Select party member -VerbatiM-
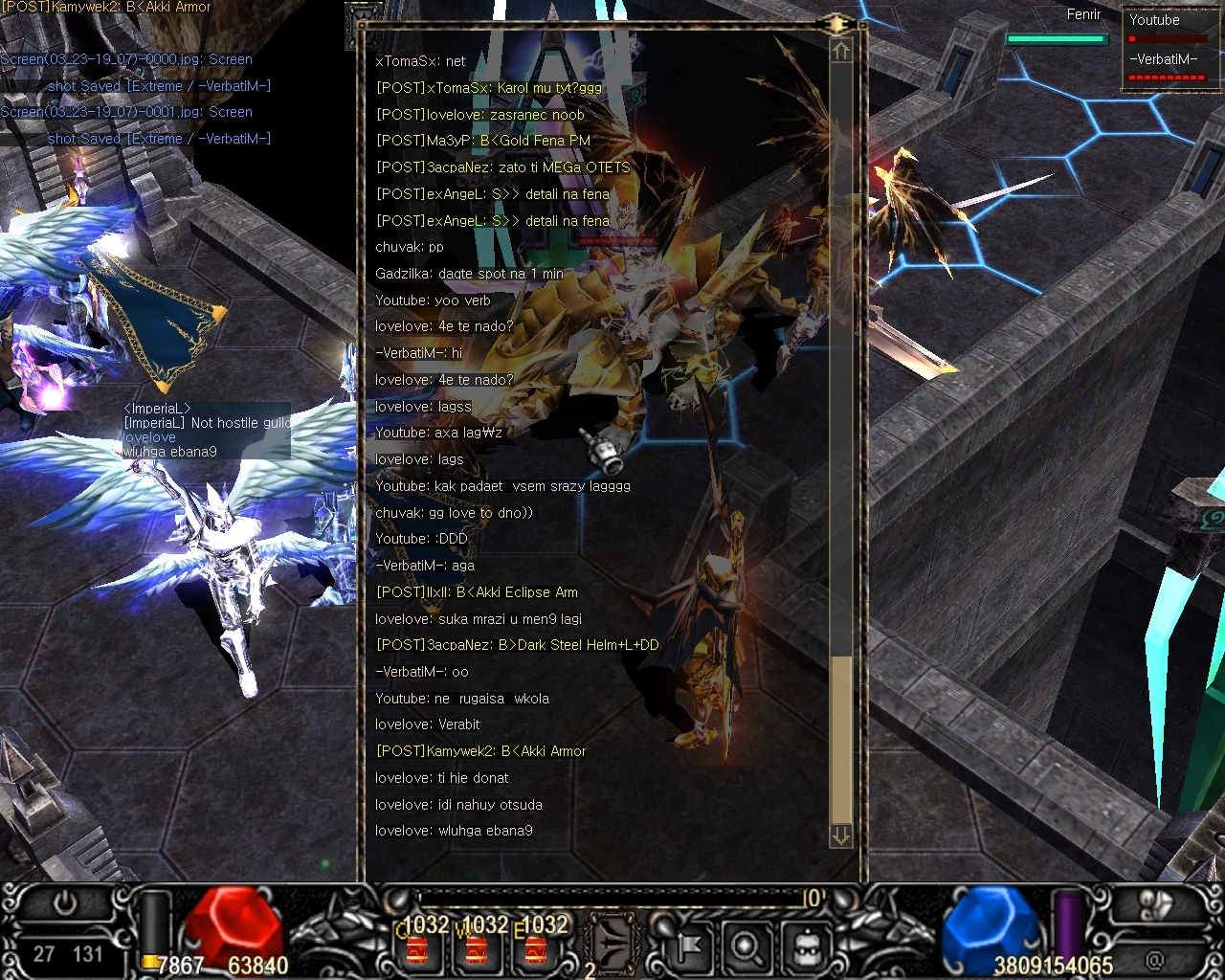1225x980 pixels. click(1165, 66)
